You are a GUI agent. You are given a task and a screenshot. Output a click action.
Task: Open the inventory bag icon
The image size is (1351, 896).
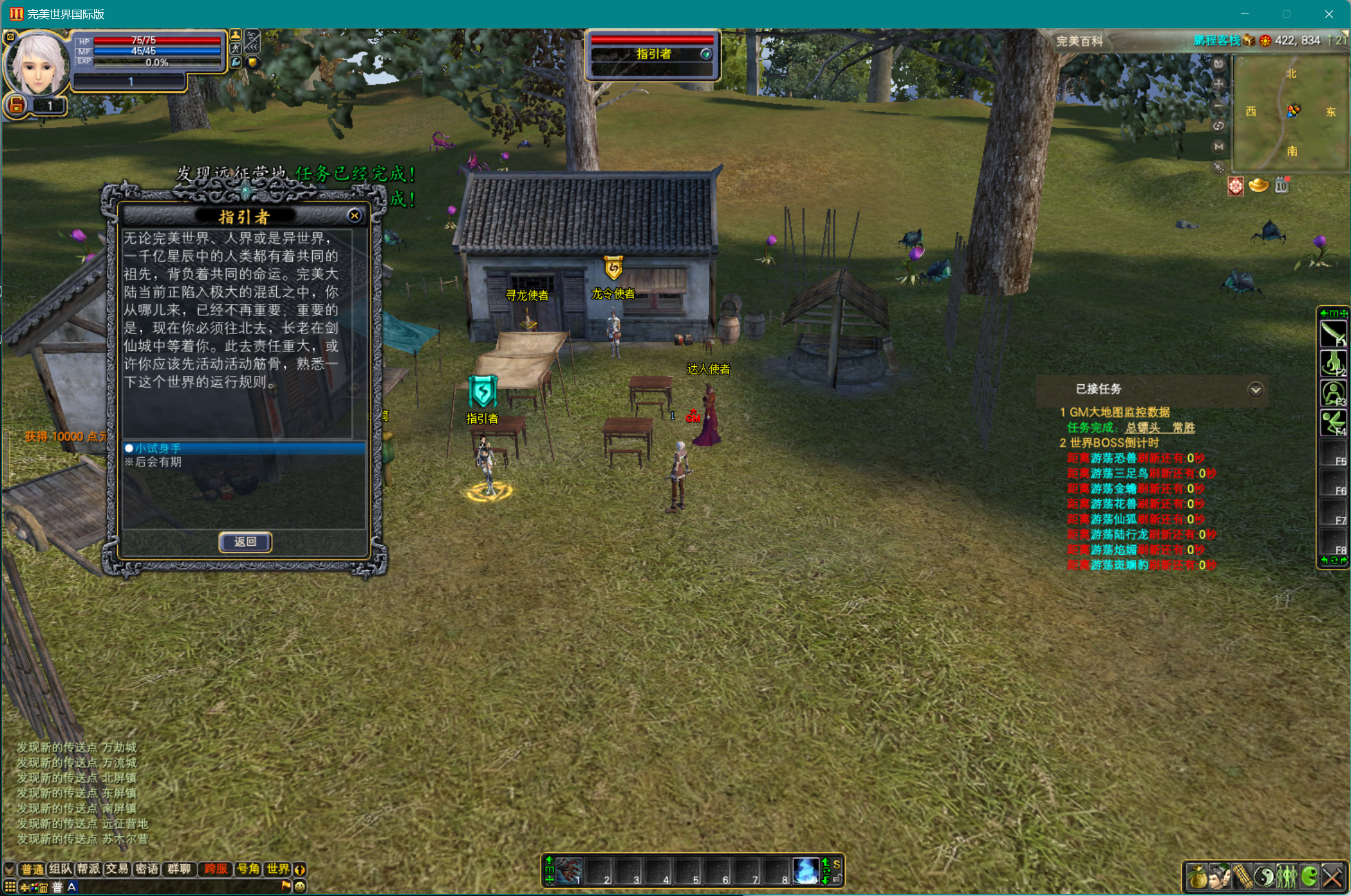(x=1197, y=877)
